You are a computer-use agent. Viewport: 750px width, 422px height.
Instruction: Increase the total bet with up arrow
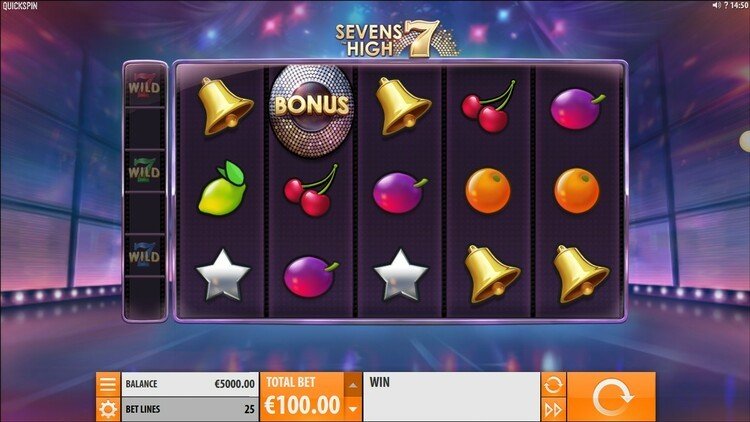[351, 384]
